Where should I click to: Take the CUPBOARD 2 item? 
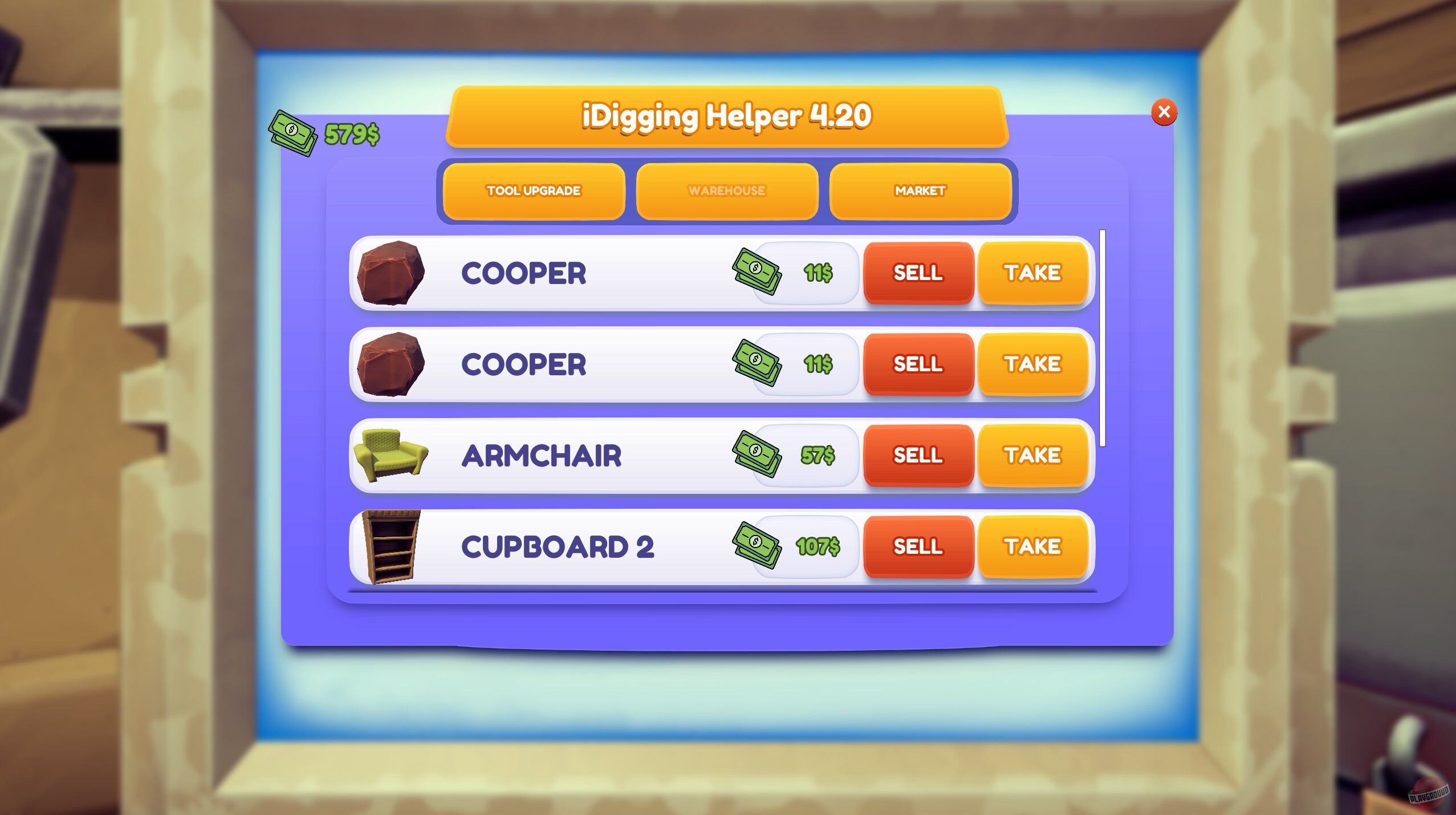(x=1033, y=546)
